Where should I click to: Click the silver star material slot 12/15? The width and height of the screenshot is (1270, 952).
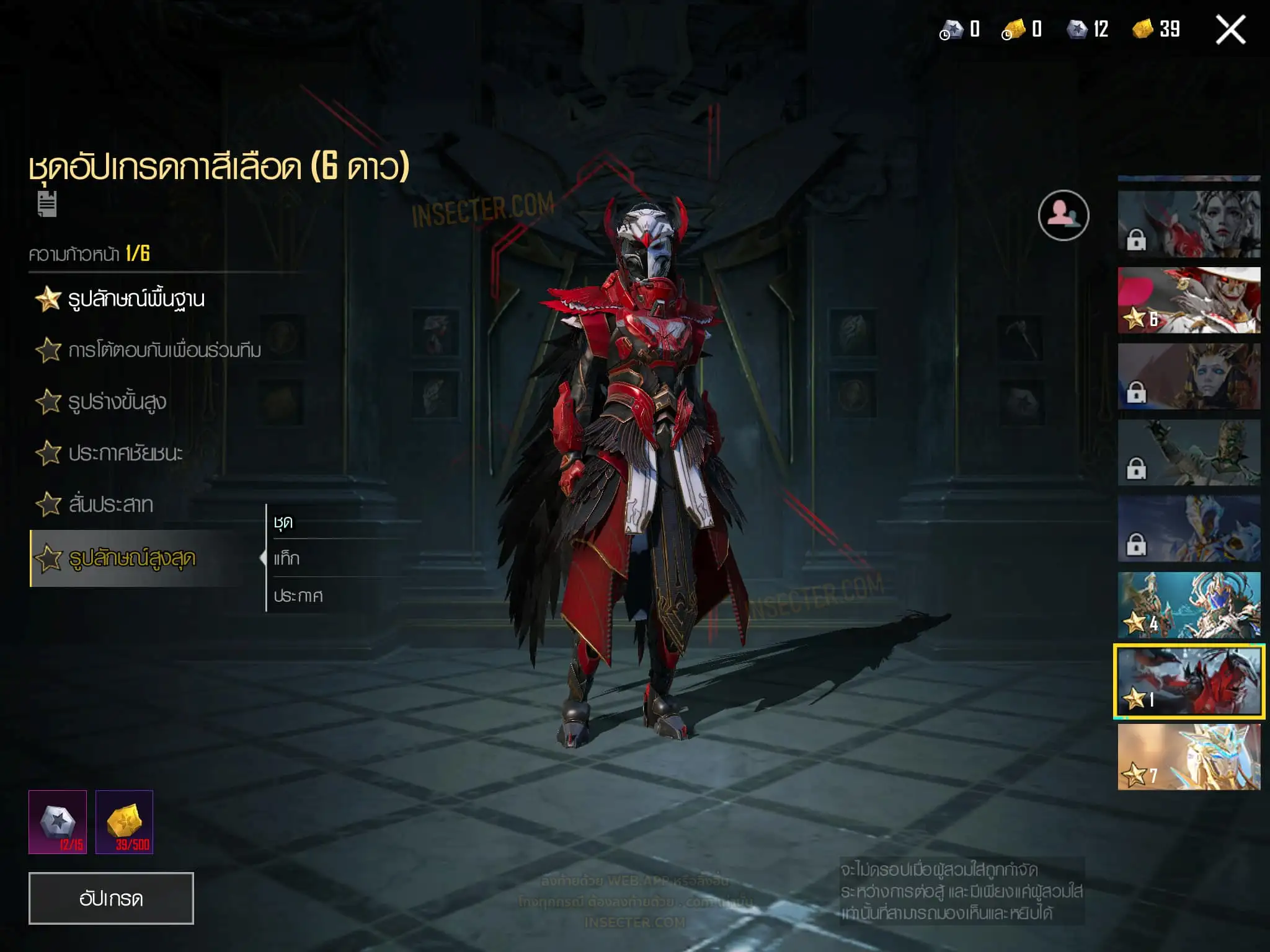coord(58,822)
